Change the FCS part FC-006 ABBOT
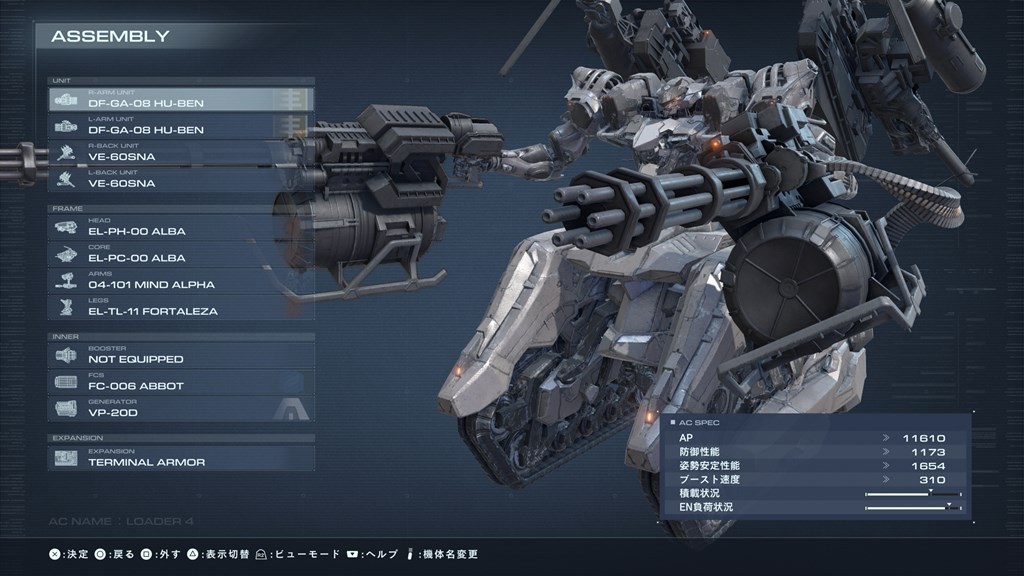Viewport: 1024px width, 576px height. [180, 382]
